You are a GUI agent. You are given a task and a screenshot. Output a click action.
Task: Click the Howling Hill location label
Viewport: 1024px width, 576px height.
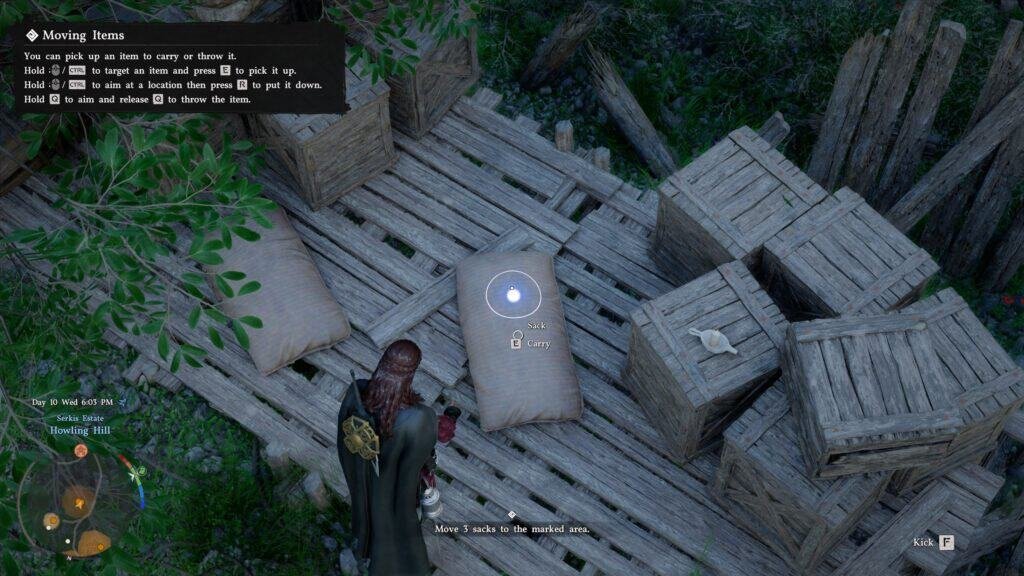pyautogui.click(x=80, y=430)
